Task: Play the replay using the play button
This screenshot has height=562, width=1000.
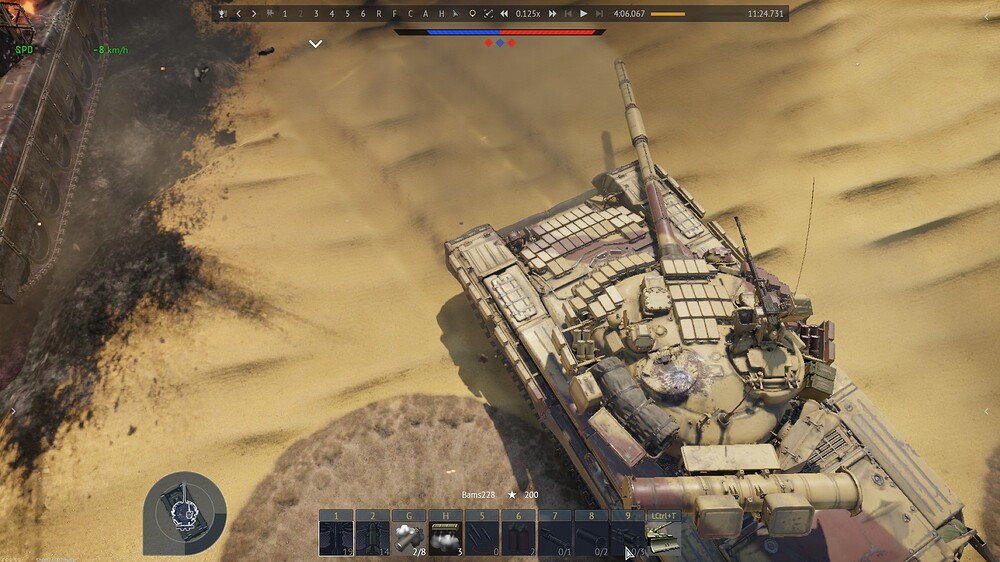Action: tap(584, 14)
